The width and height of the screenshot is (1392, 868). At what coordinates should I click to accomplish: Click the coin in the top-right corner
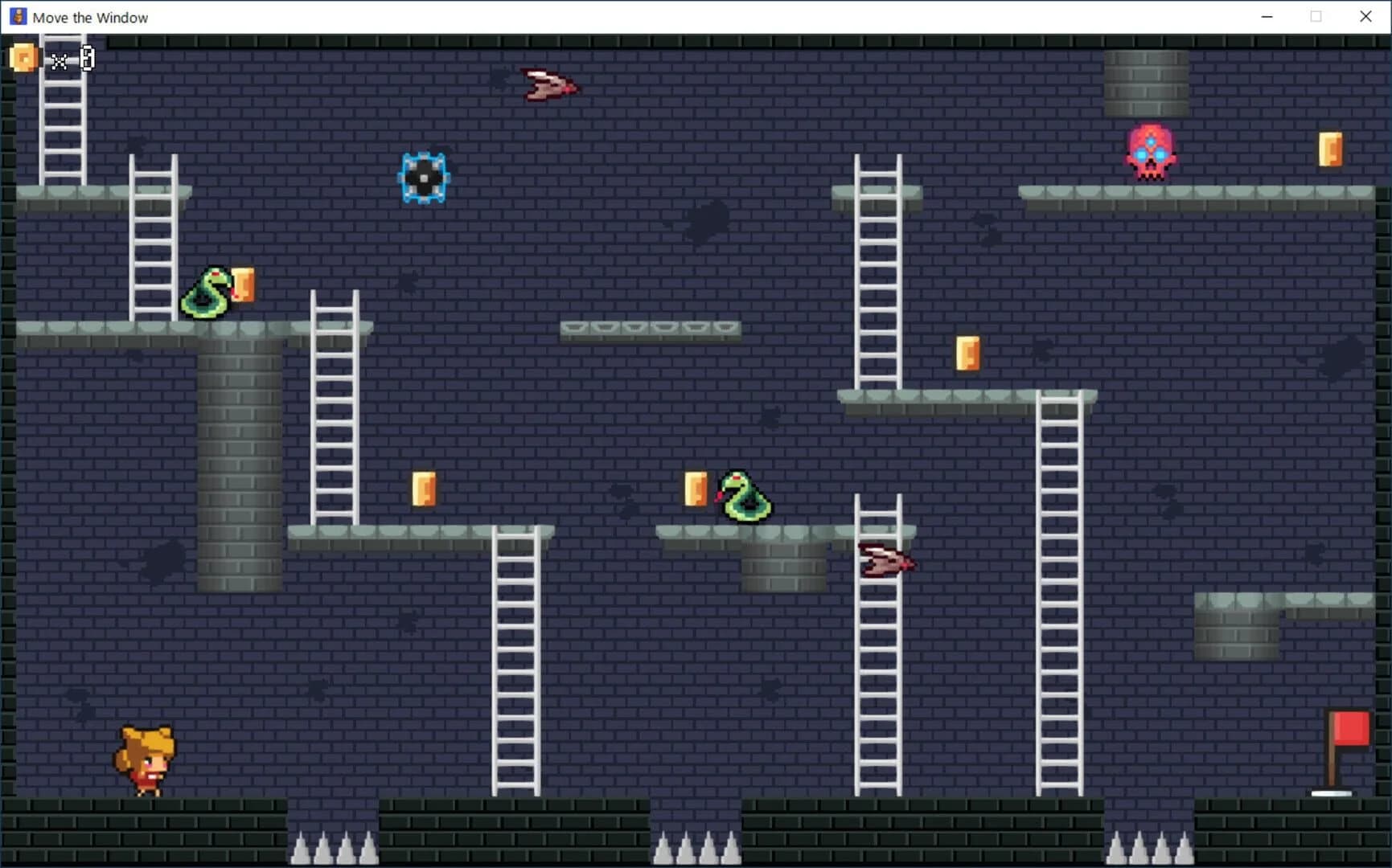[x=1330, y=149]
